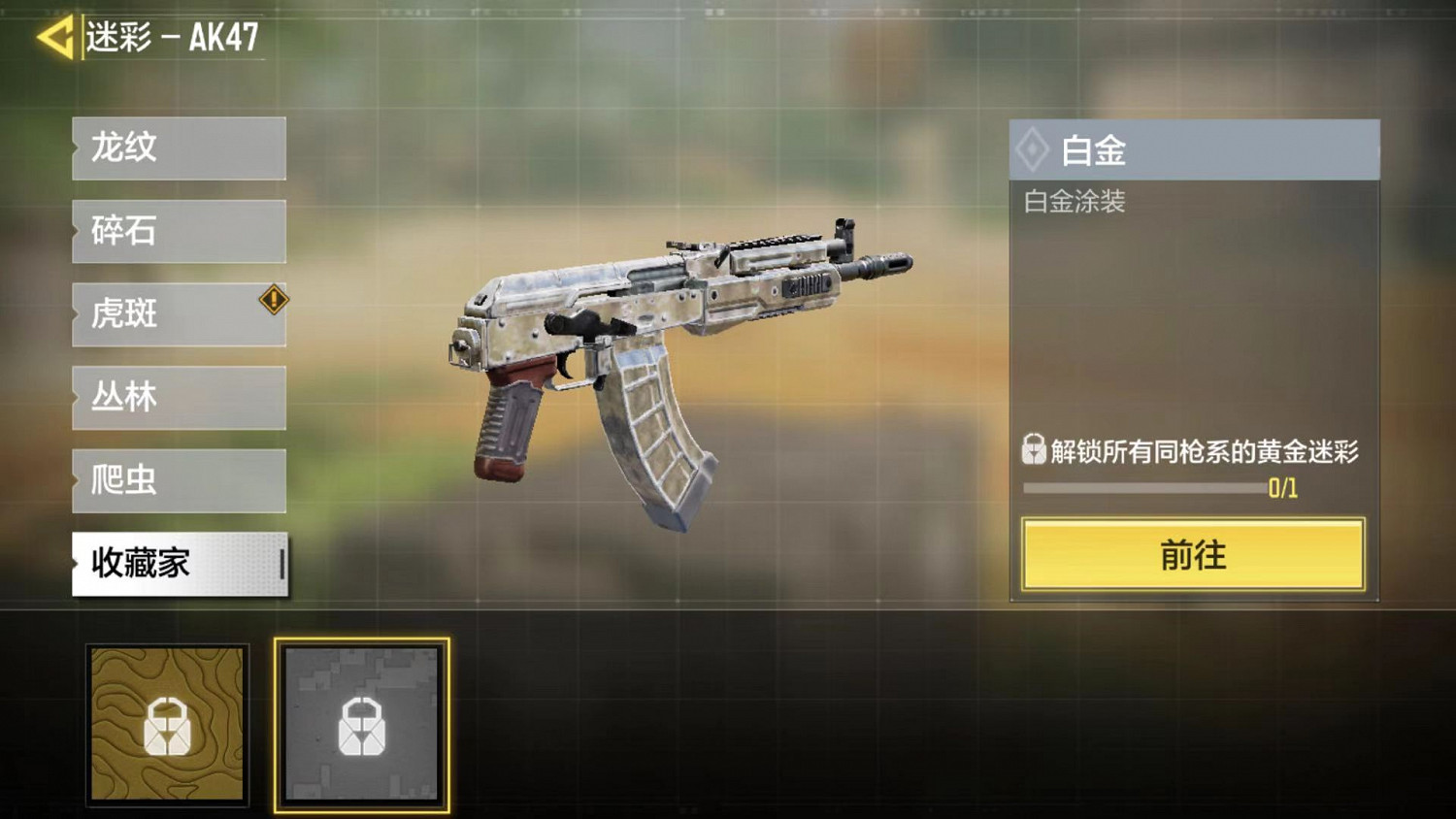
Task: Switch to the 碎石 camo category
Action: point(178,232)
